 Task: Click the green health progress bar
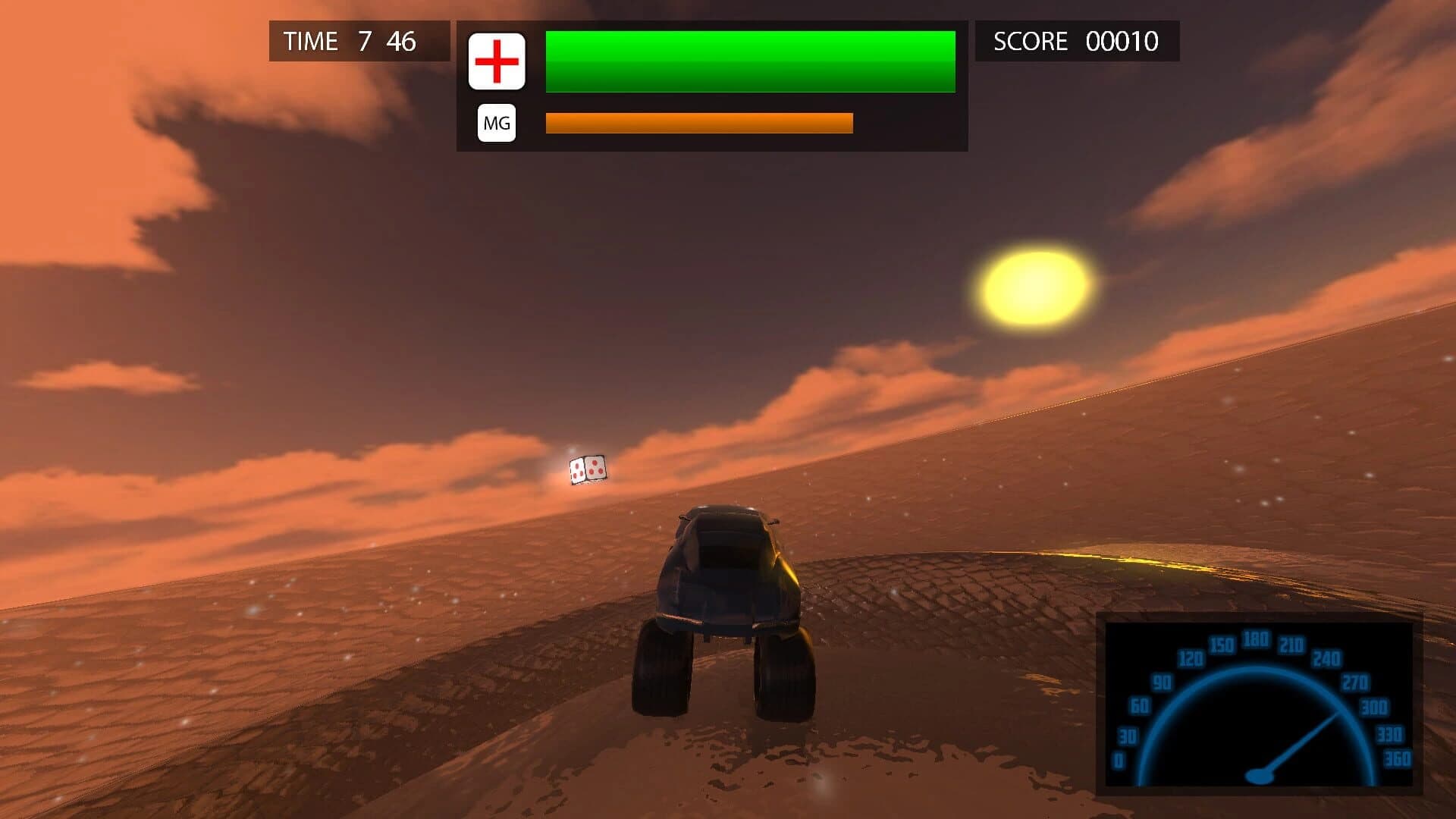click(x=749, y=61)
